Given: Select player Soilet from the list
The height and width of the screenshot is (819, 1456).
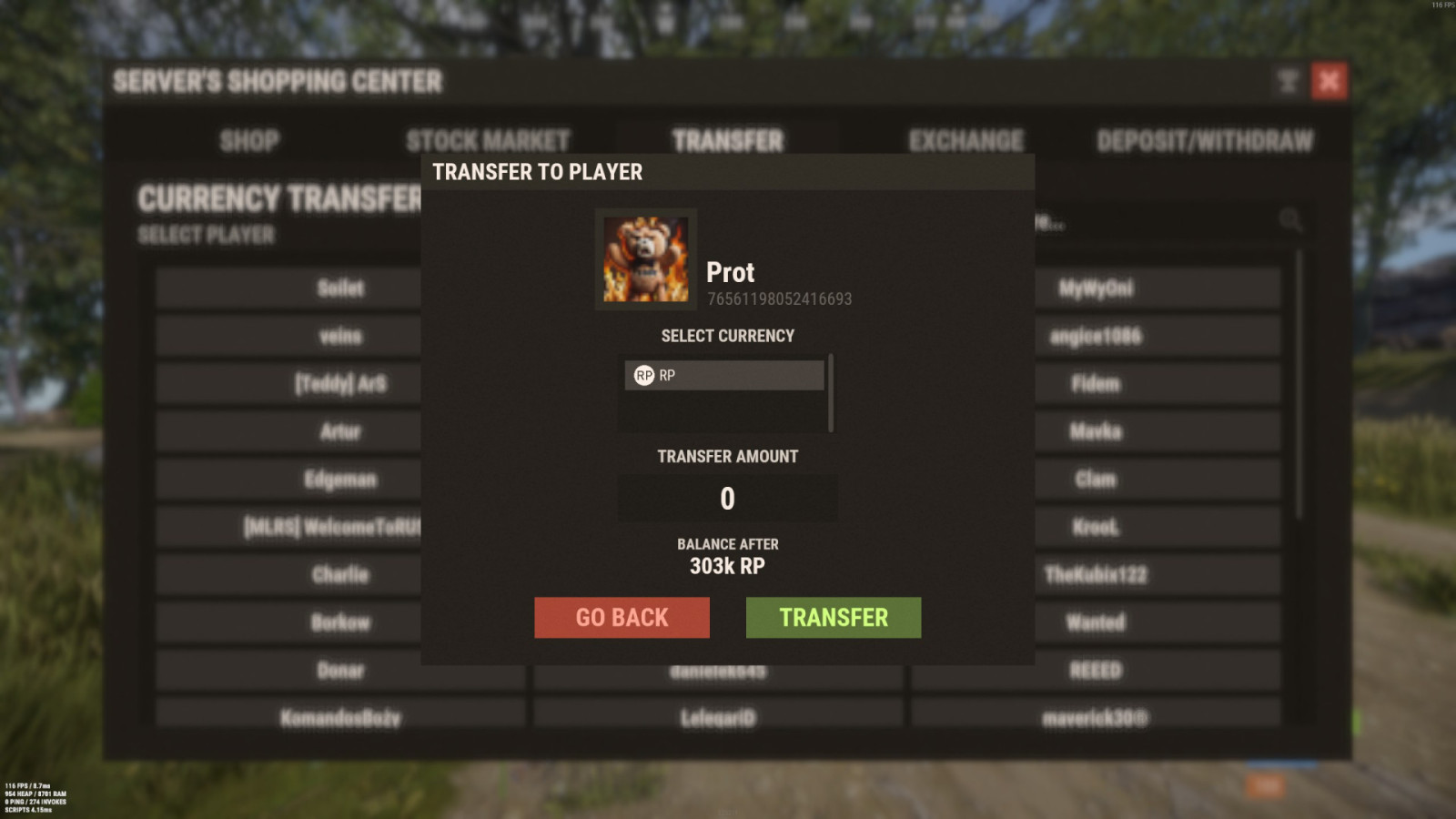Looking at the screenshot, I should (339, 288).
